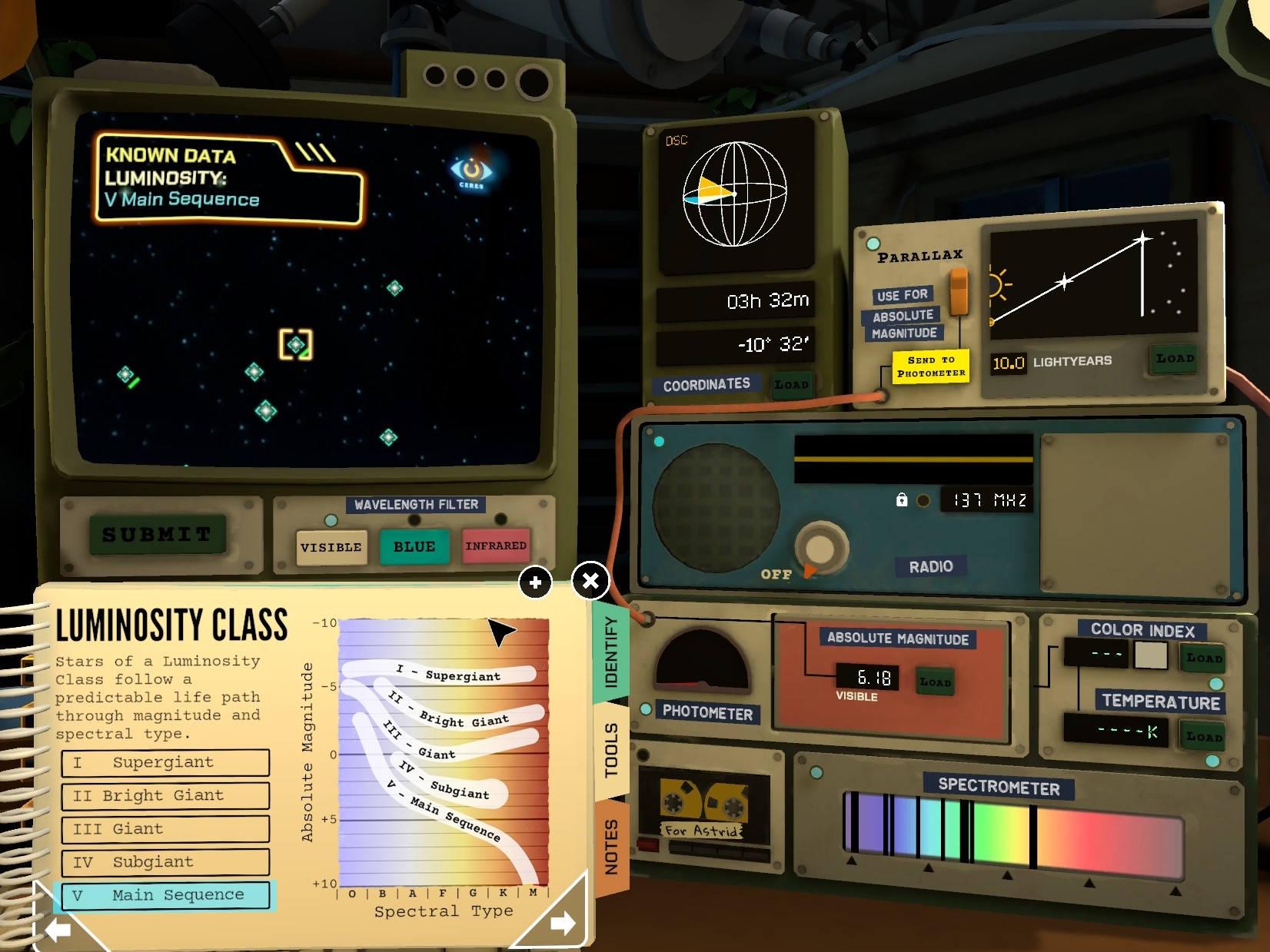Expand the notebook with the plus button
The height and width of the screenshot is (952, 1270).
click(x=536, y=582)
